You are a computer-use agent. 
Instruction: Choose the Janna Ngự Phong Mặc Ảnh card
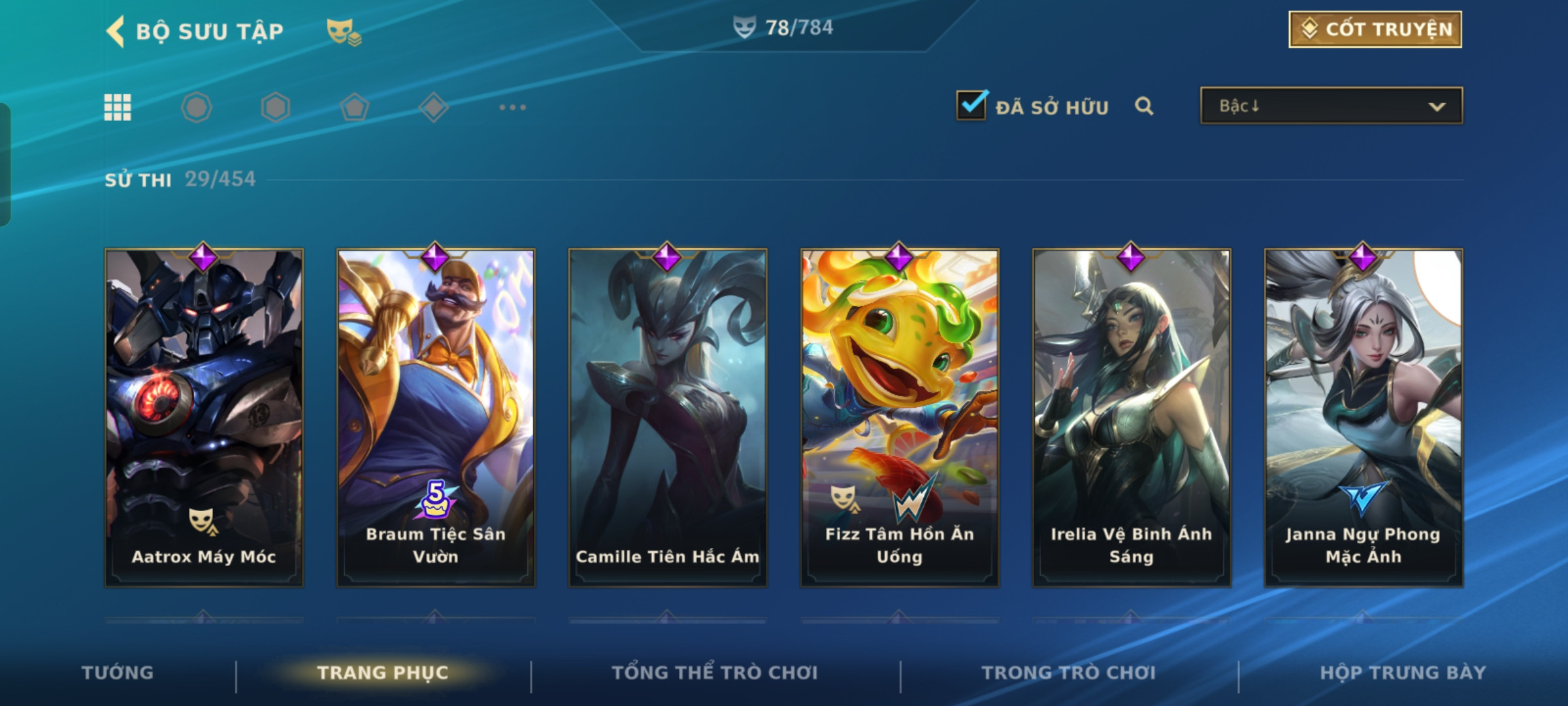click(x=1364, y=417)
